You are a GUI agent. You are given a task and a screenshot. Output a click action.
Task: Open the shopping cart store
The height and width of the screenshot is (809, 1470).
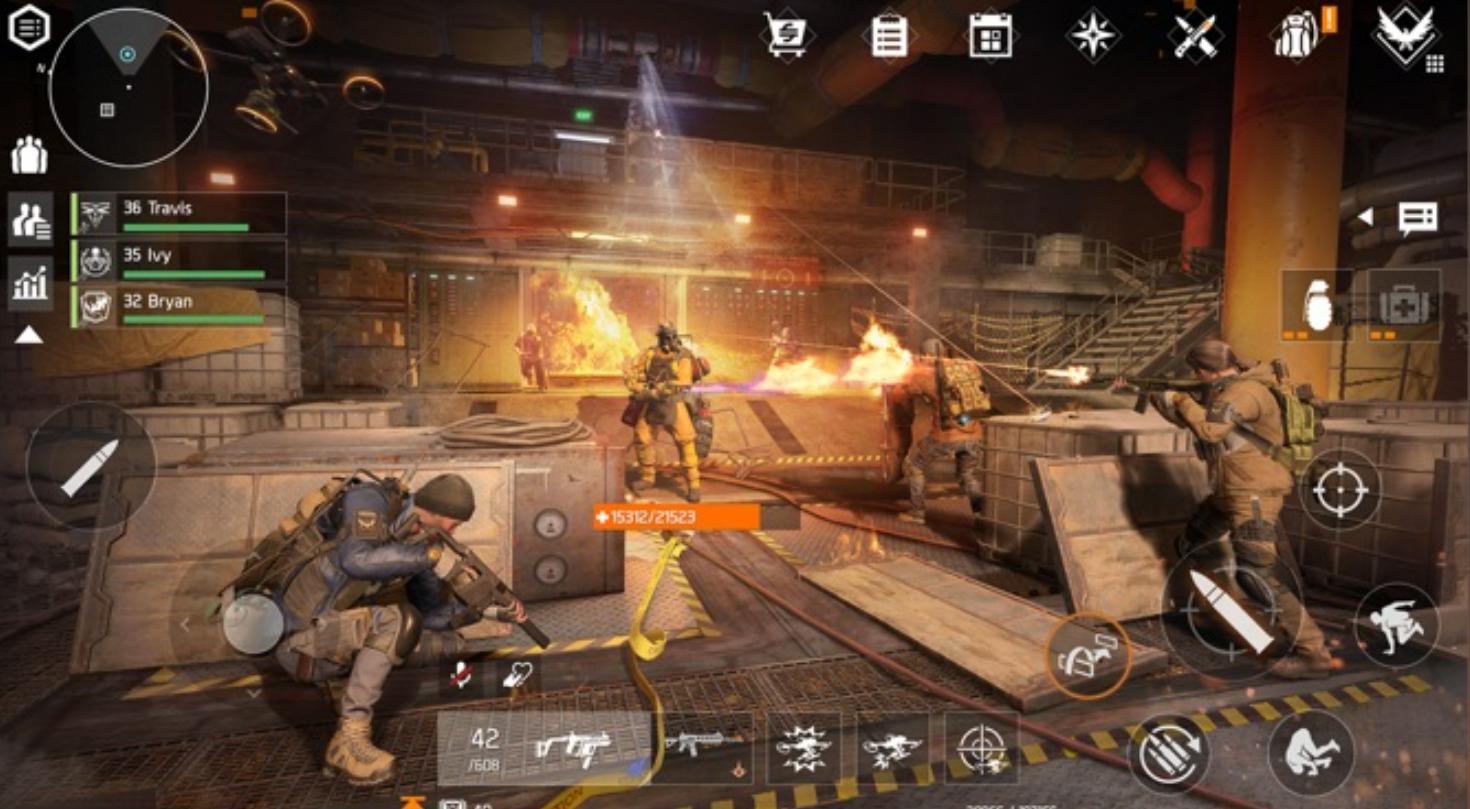pos(785,34)
